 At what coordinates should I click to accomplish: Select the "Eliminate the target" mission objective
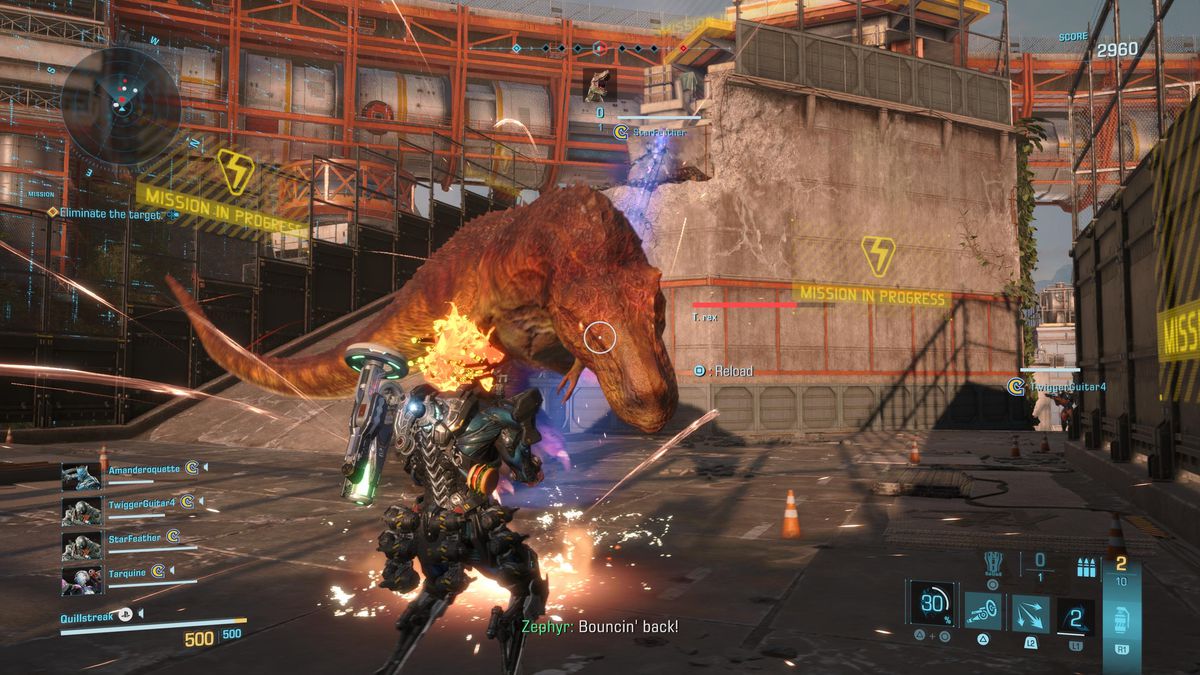pos(110,213)
